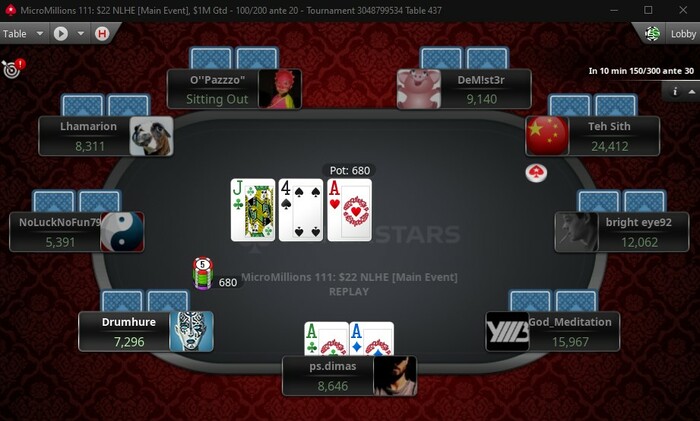Open the green chip cashier icon
This screenshot has width=700, height=421.
(653, 33)
